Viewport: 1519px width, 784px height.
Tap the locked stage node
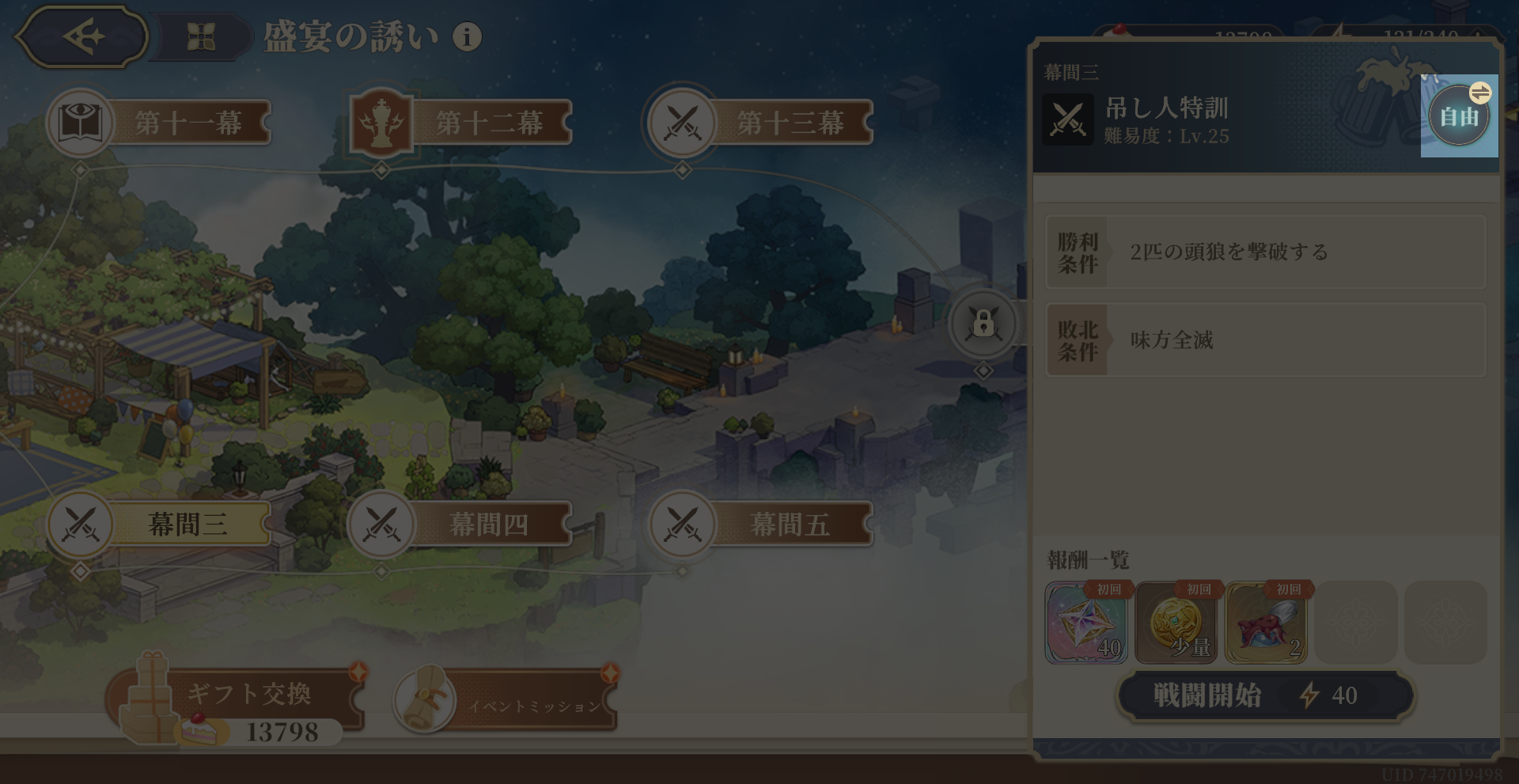[x=983, y=324]
